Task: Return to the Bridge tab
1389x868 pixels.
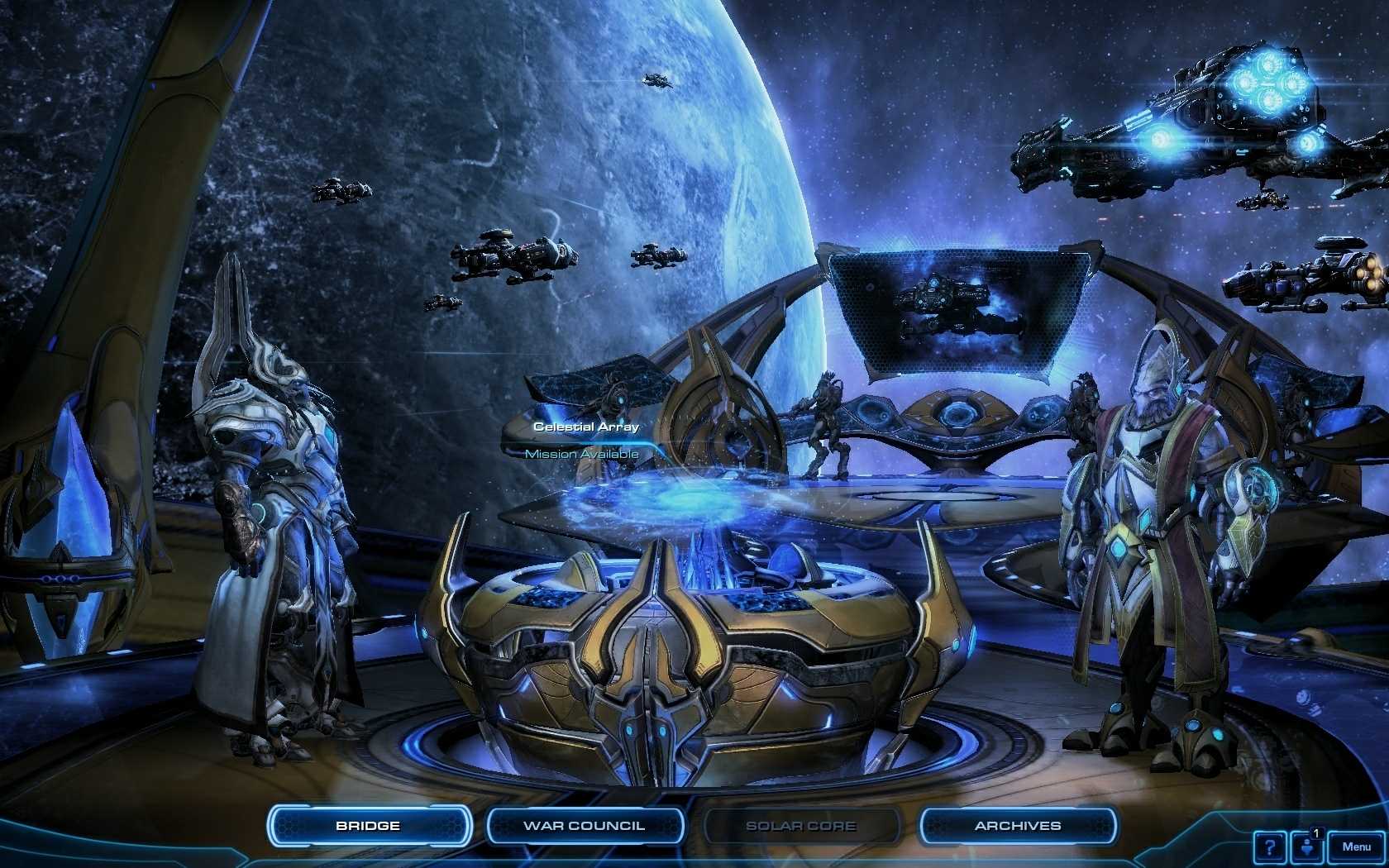Action: 369,824
